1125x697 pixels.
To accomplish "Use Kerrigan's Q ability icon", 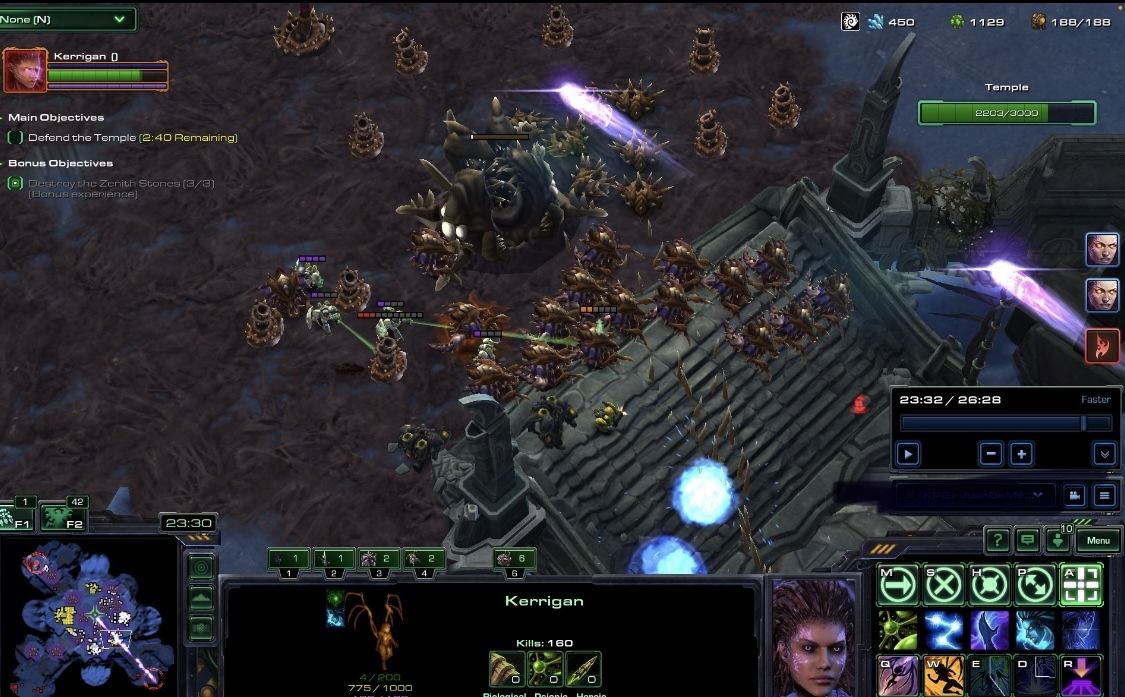I will 897,675.
